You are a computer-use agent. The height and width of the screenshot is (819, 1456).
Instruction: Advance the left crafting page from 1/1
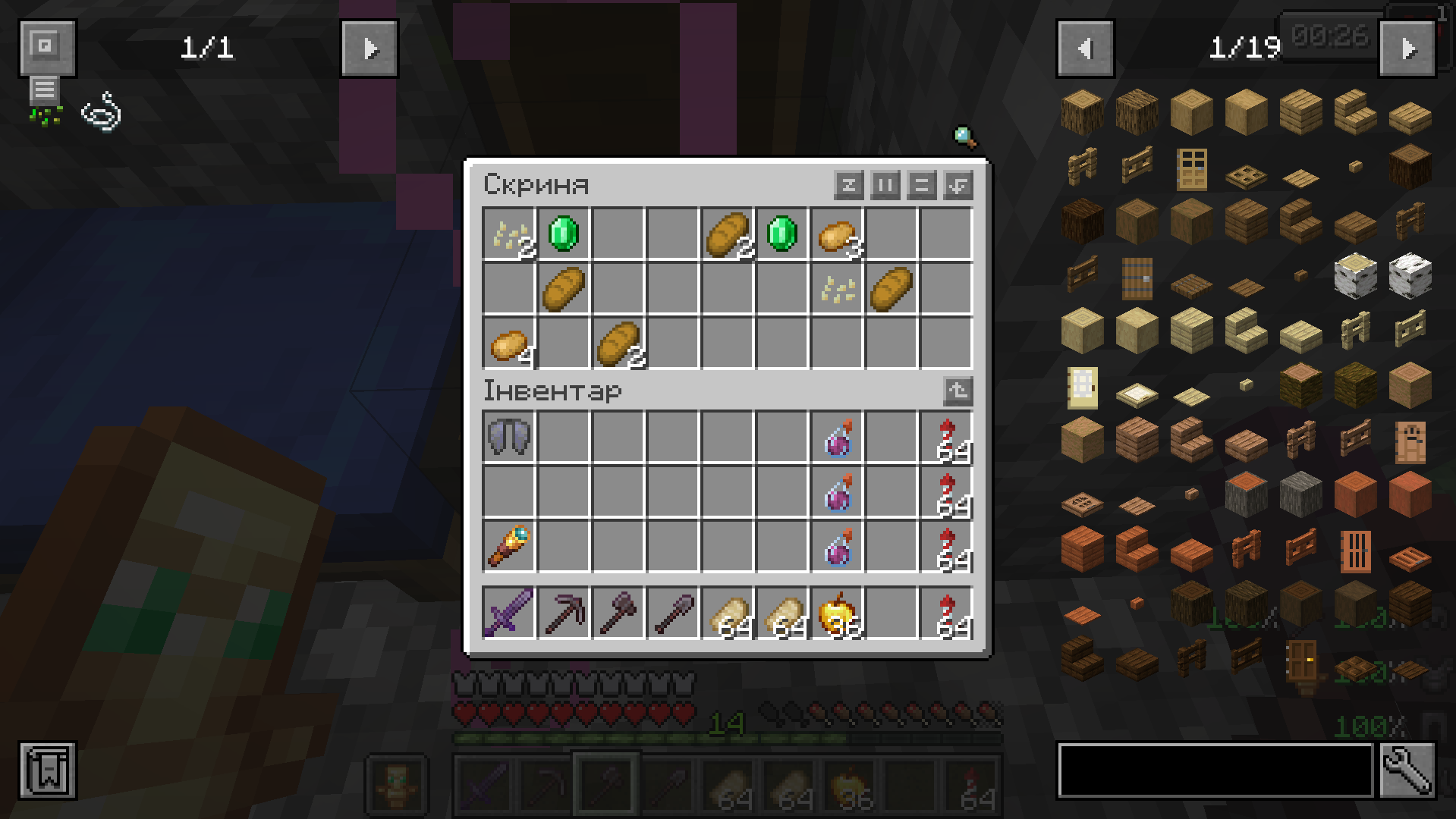370,47
